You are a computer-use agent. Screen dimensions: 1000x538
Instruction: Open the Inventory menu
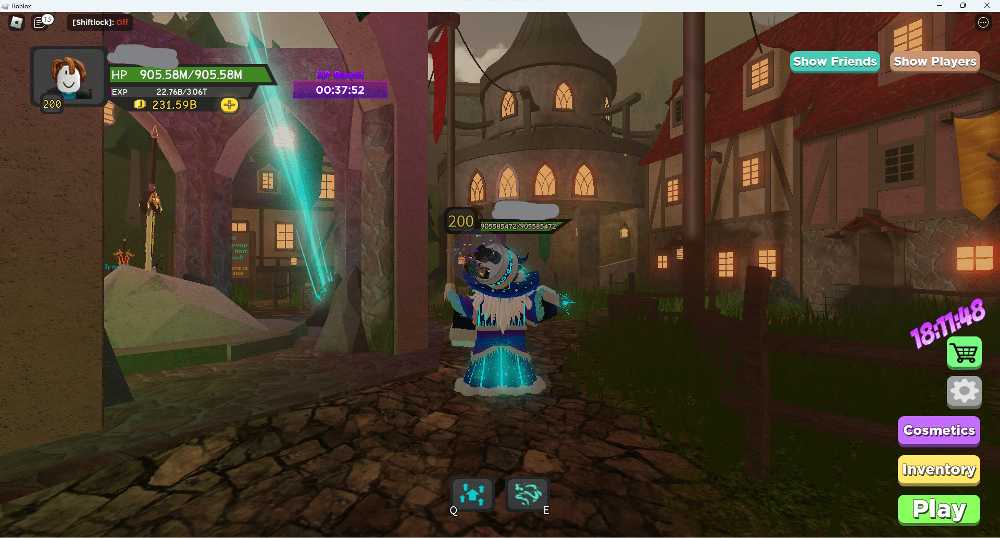coord(938,469)
